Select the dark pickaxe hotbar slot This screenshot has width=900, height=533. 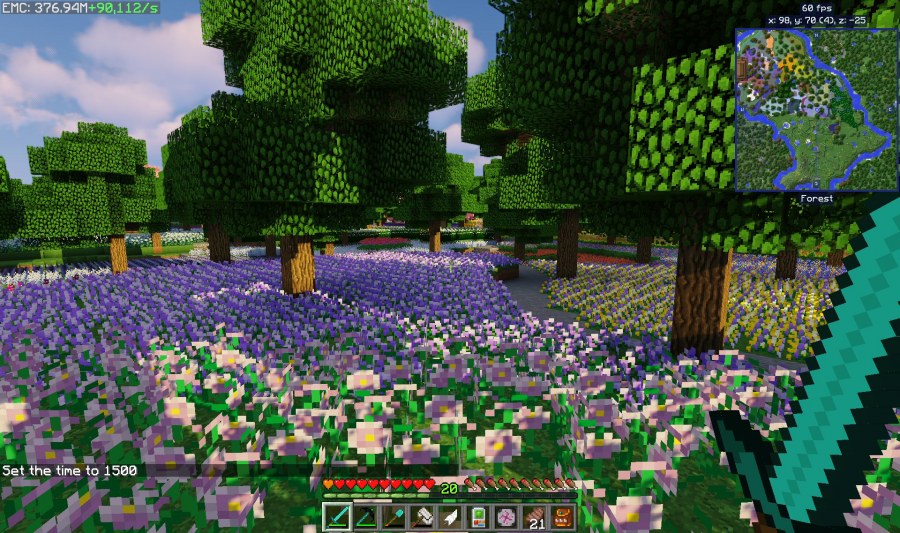point(365,517)
